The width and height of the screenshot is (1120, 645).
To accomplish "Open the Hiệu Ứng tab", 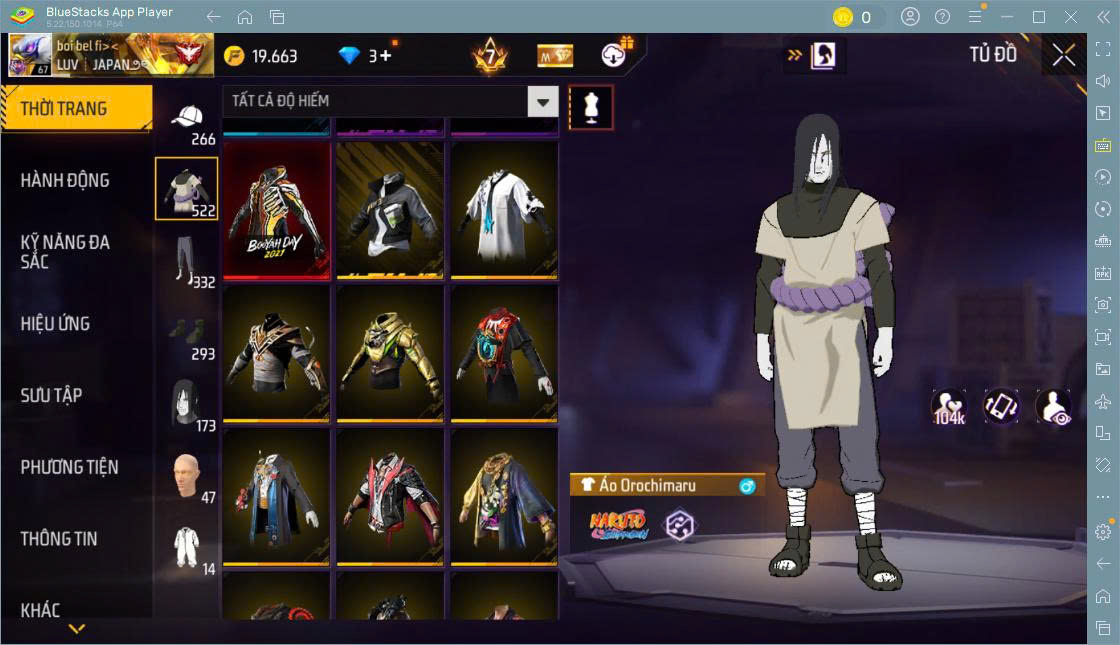I will pos(55,324).
